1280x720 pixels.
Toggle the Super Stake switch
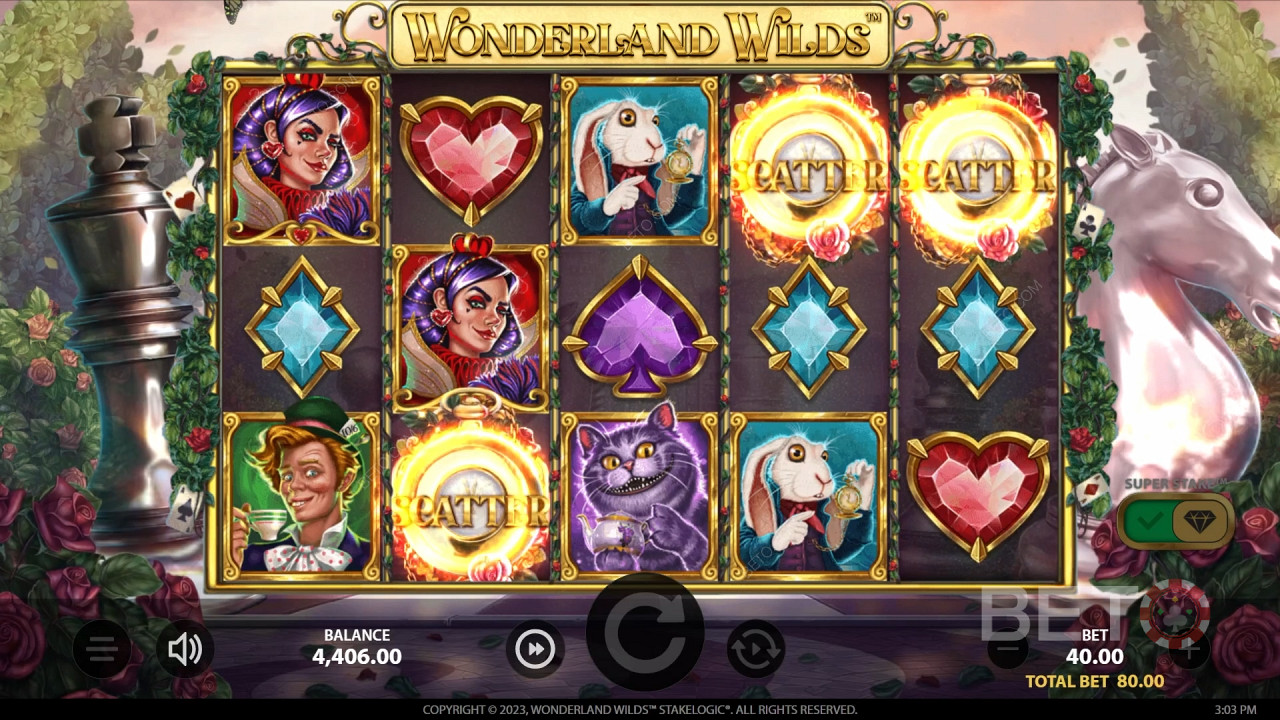click(x=1174, y=519)
